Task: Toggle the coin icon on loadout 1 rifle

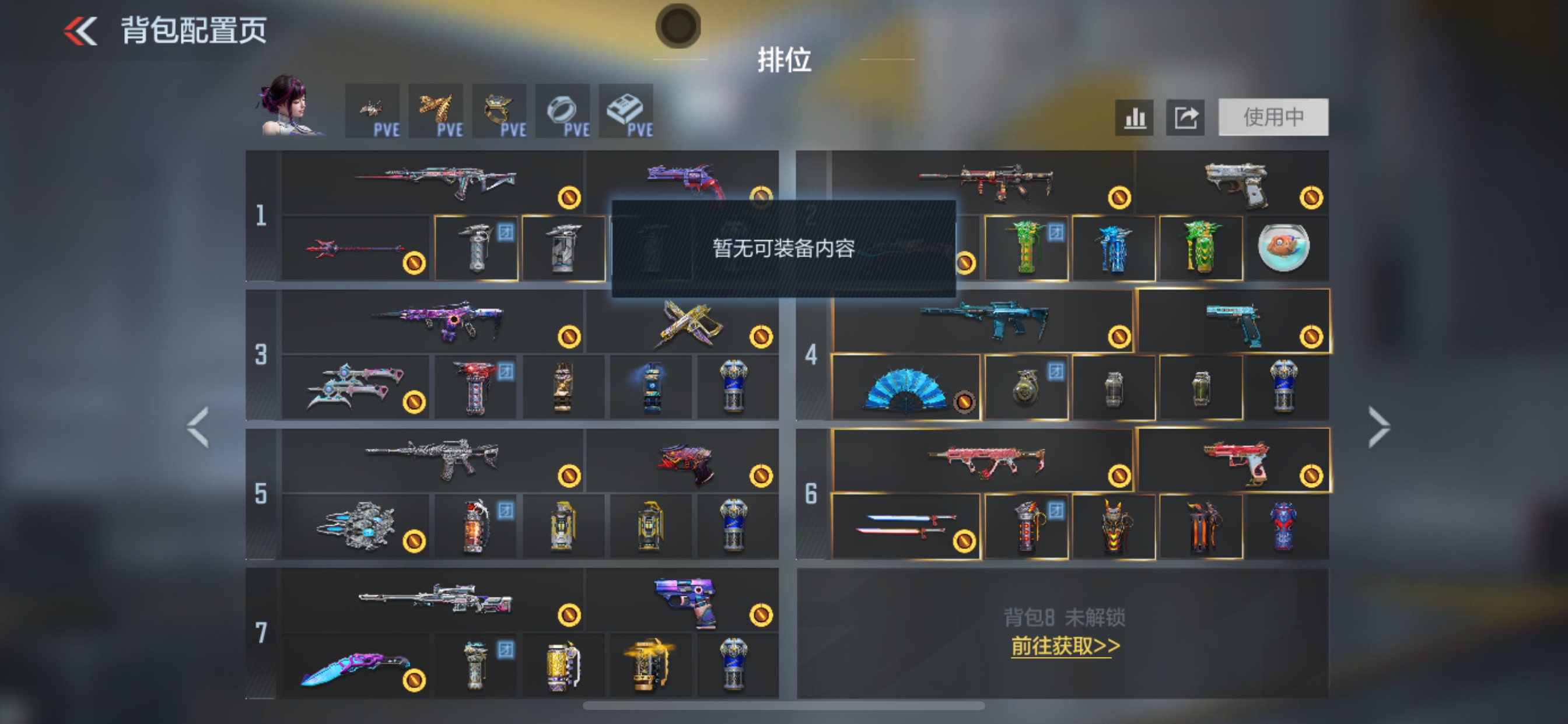Action: click(570, 199)
